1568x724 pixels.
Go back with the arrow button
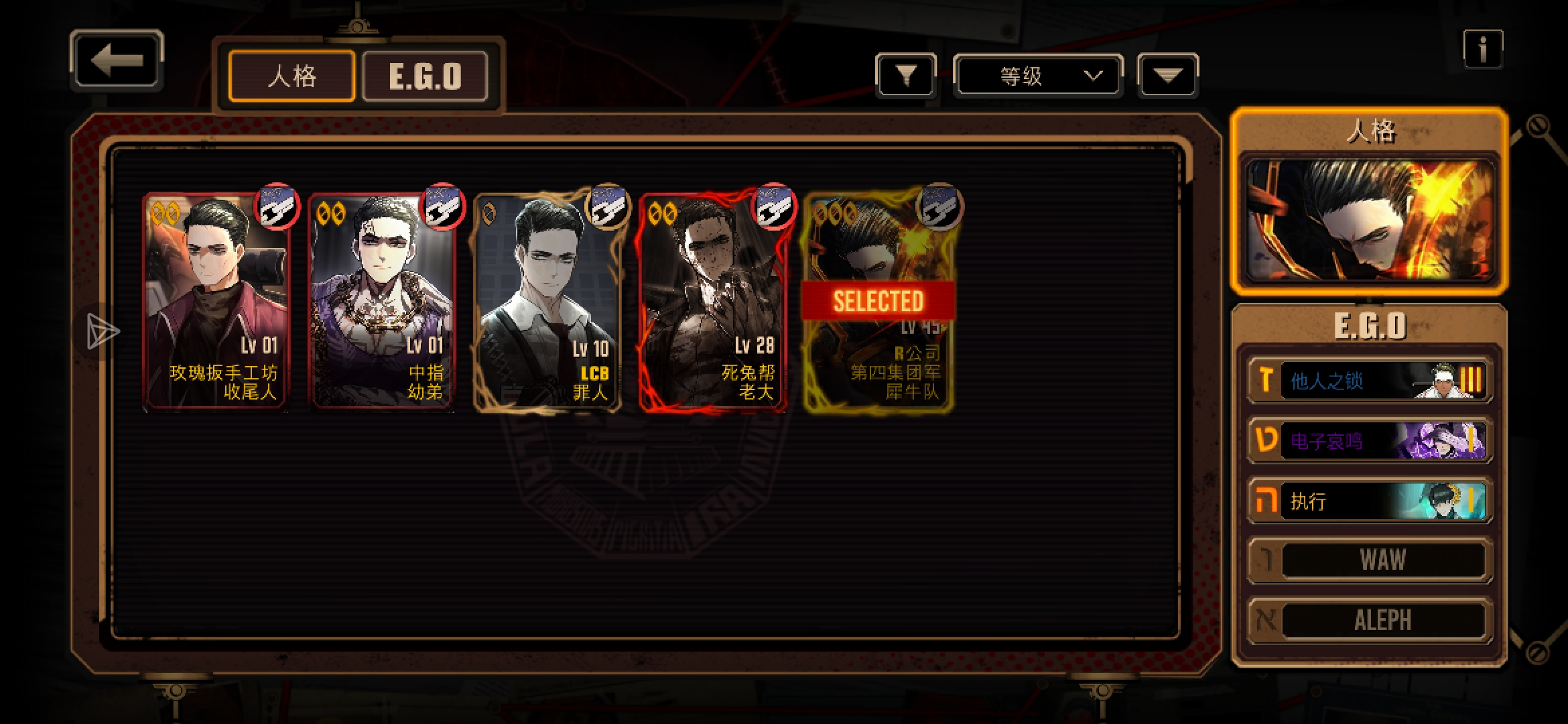point(117,61)
